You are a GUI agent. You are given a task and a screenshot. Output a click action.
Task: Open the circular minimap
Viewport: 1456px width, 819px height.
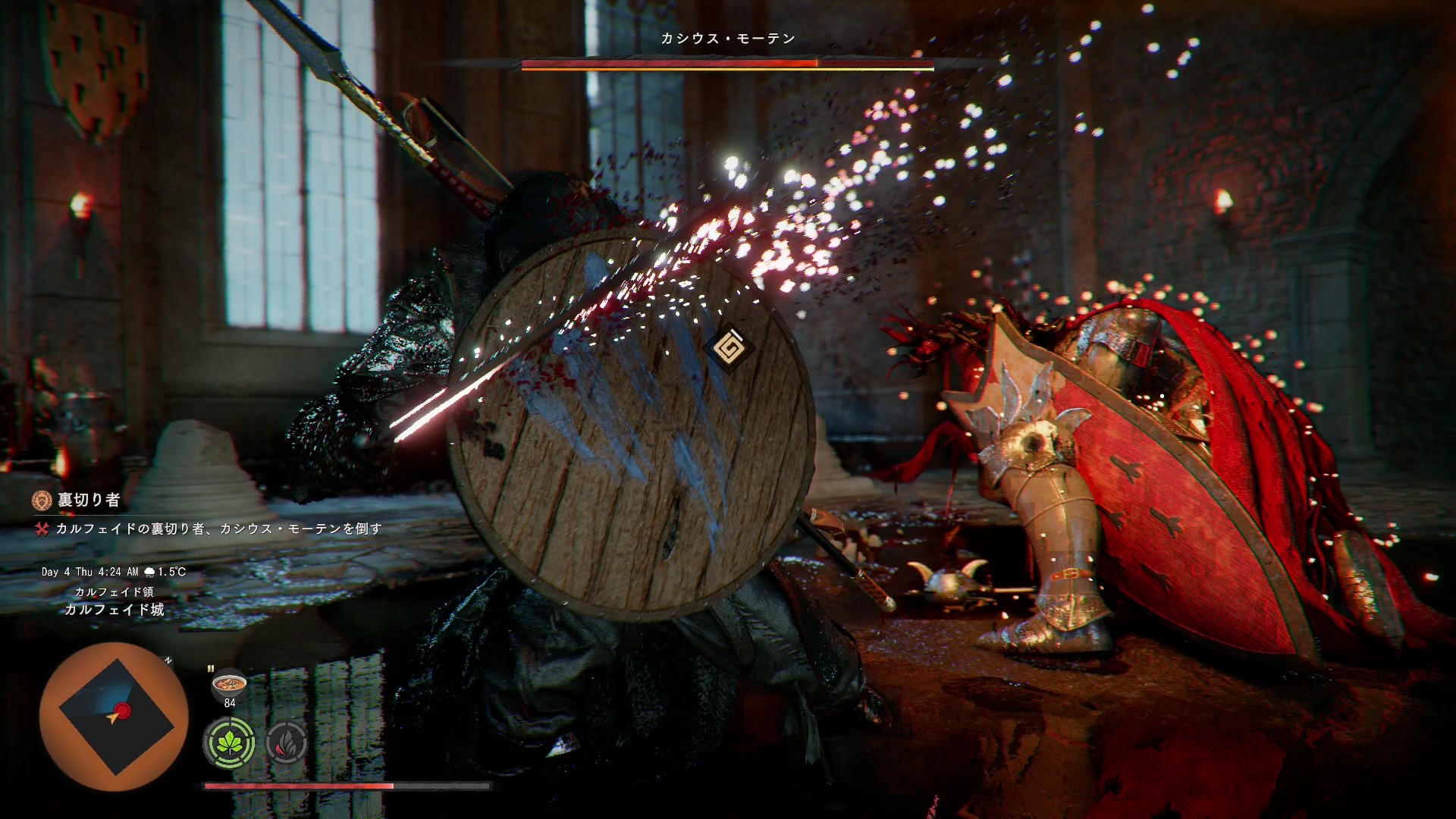point(114,717)
